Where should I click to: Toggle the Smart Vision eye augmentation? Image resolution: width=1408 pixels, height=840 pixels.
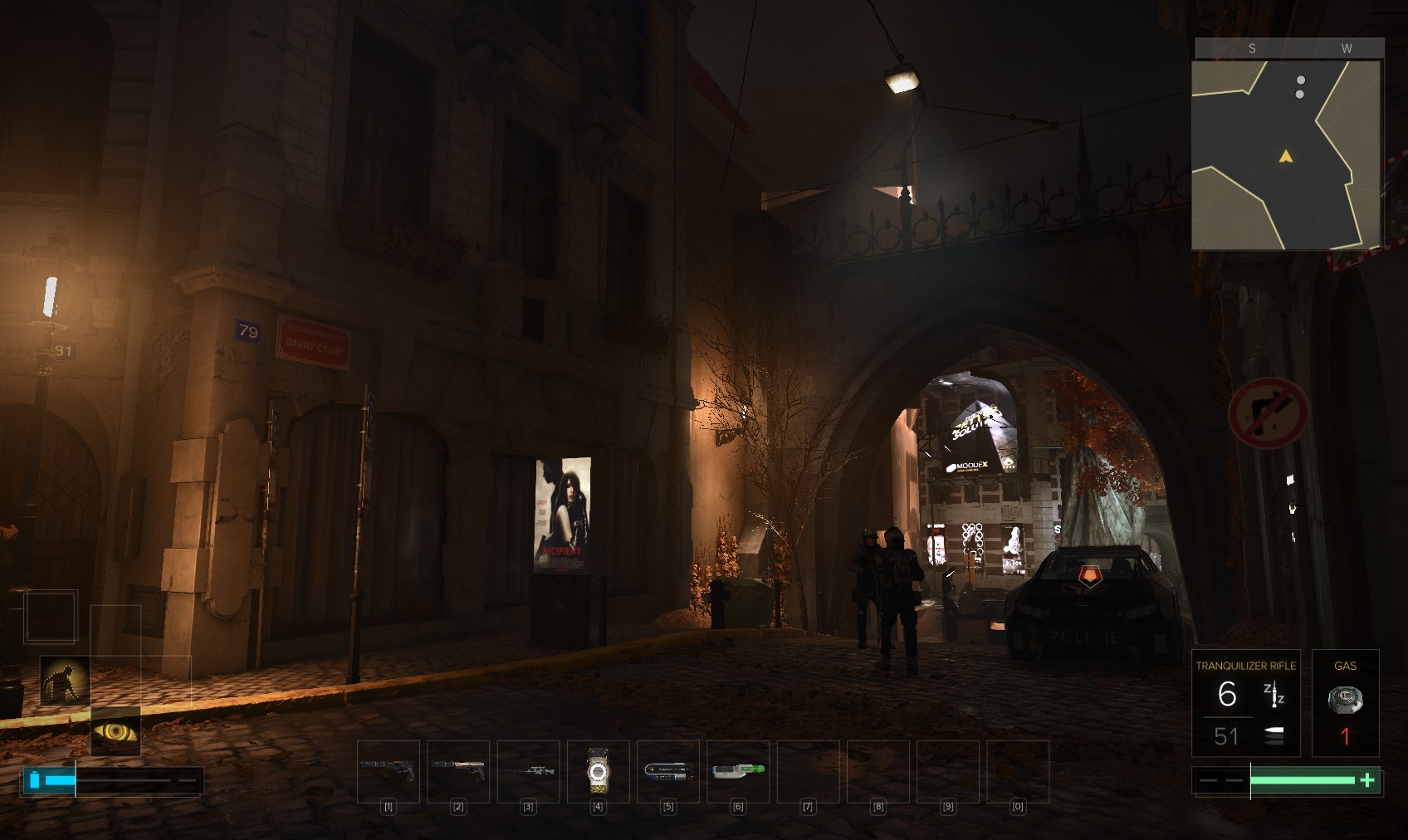(x=115, y=731)
